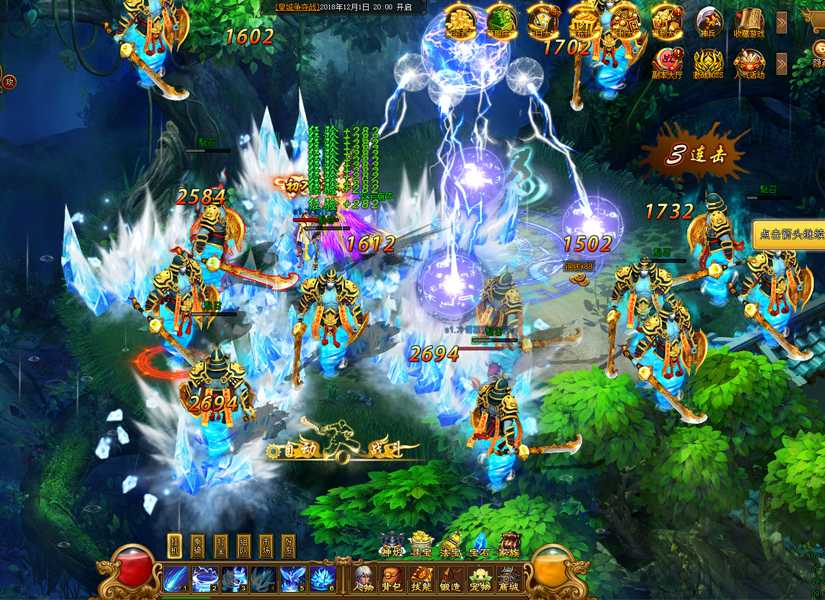Image resolution: width=825 pixels, height=600 pixels.
Task: Activate the first blue slash skill slot
Action: tap(176, 578)
